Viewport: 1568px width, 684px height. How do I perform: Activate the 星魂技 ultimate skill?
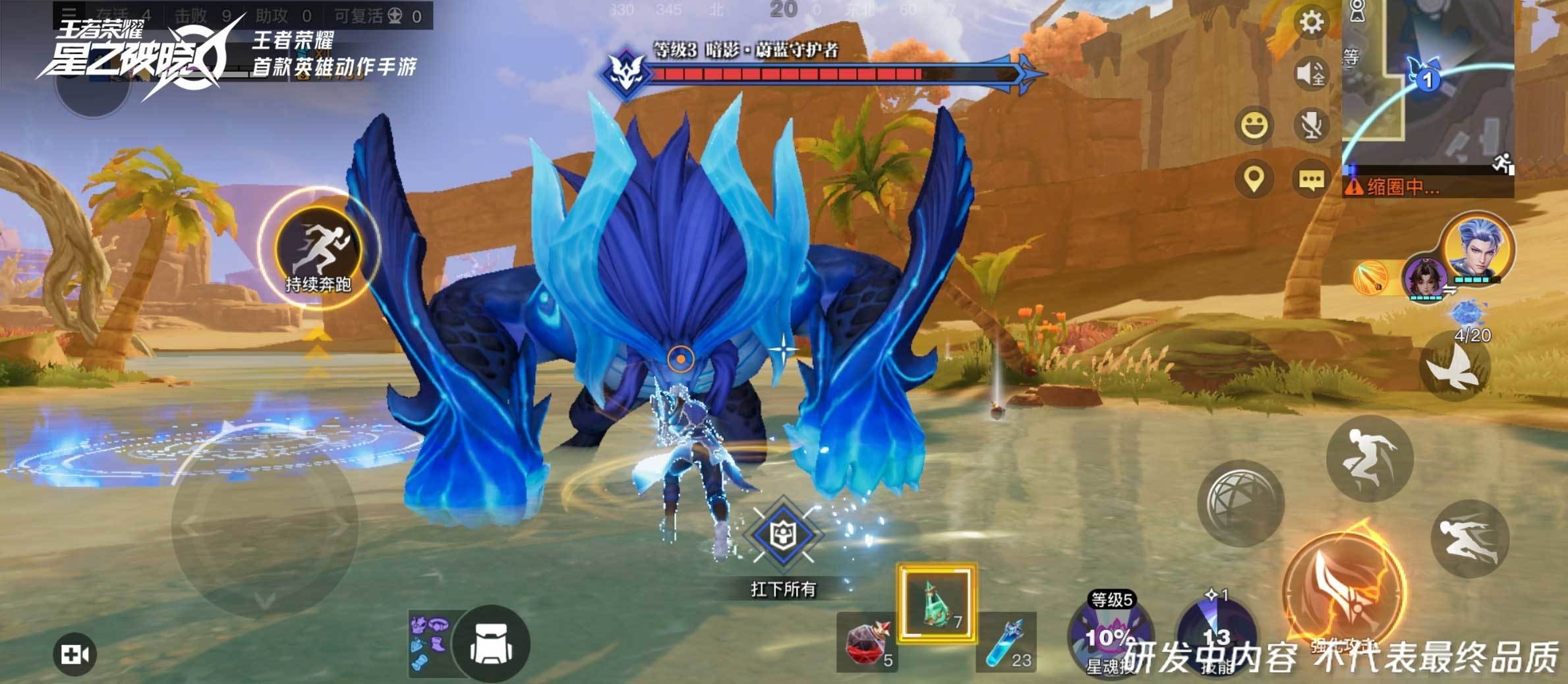[x=1110, y=636]
